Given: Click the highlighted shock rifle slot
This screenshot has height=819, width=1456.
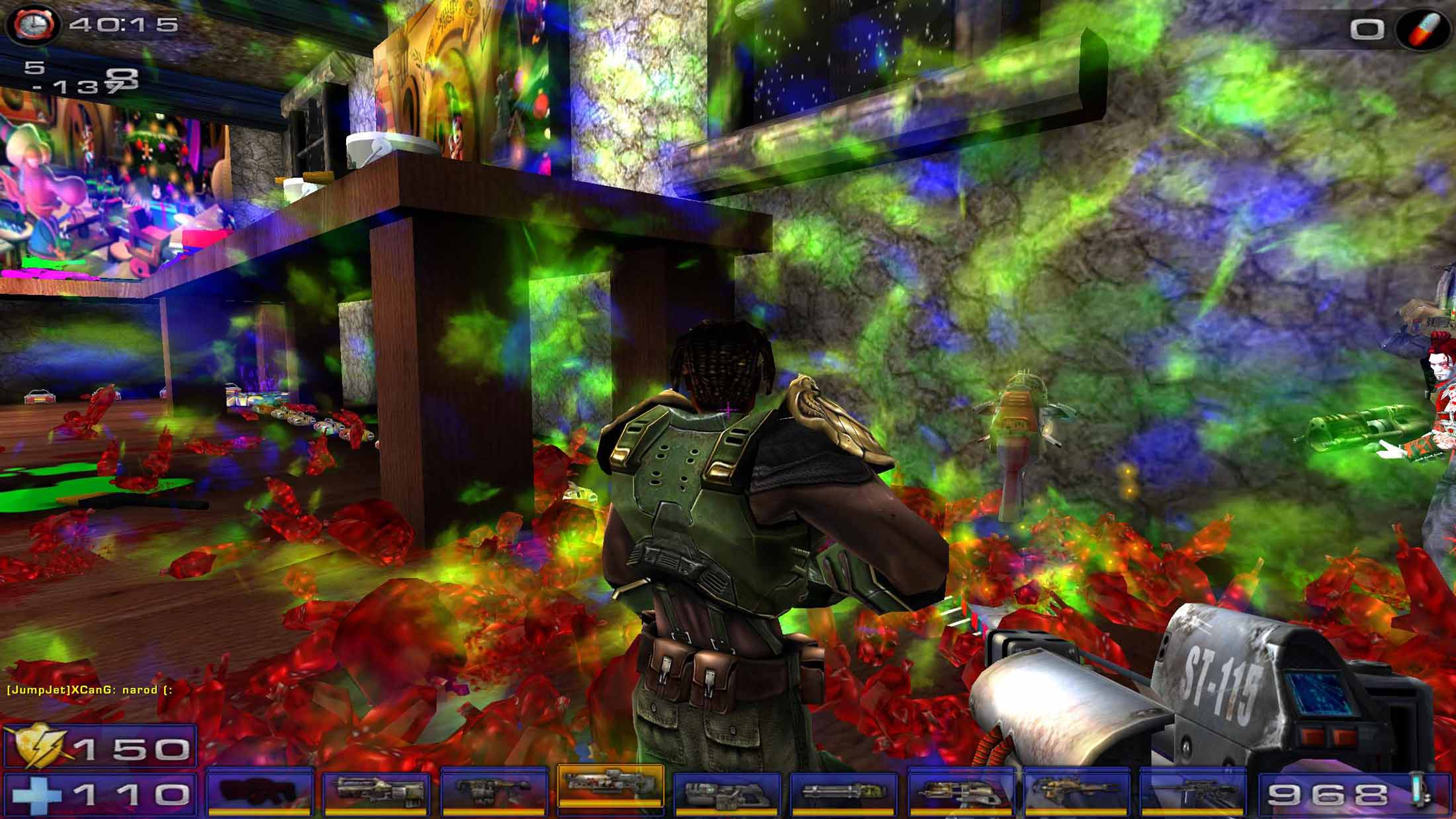Looking at the screenshot, I should (x=610, y=786).
